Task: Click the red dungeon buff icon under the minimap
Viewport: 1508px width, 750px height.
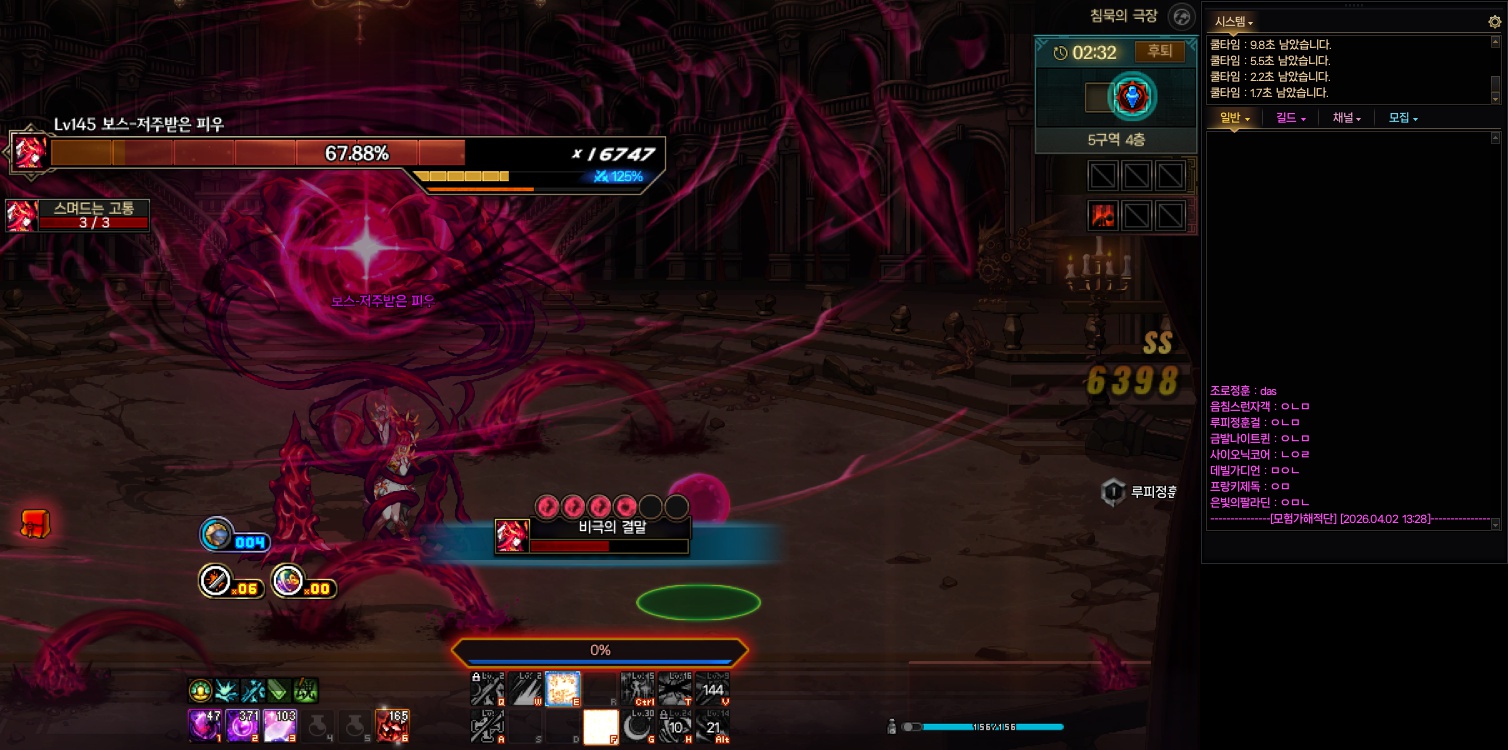Action: 1102,215
